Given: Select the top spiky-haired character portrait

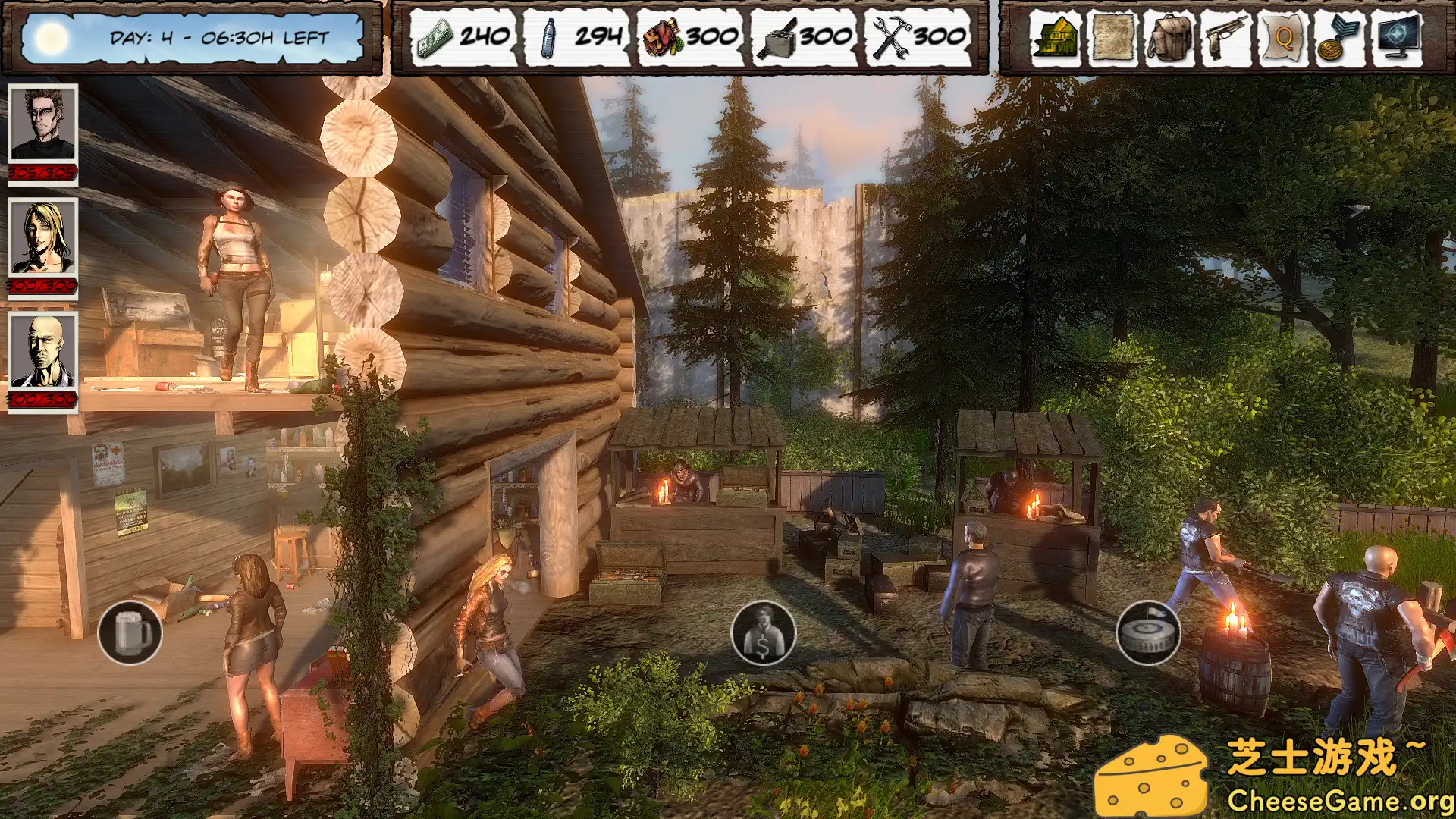Looking at the screenshot, I should (42, 125).
